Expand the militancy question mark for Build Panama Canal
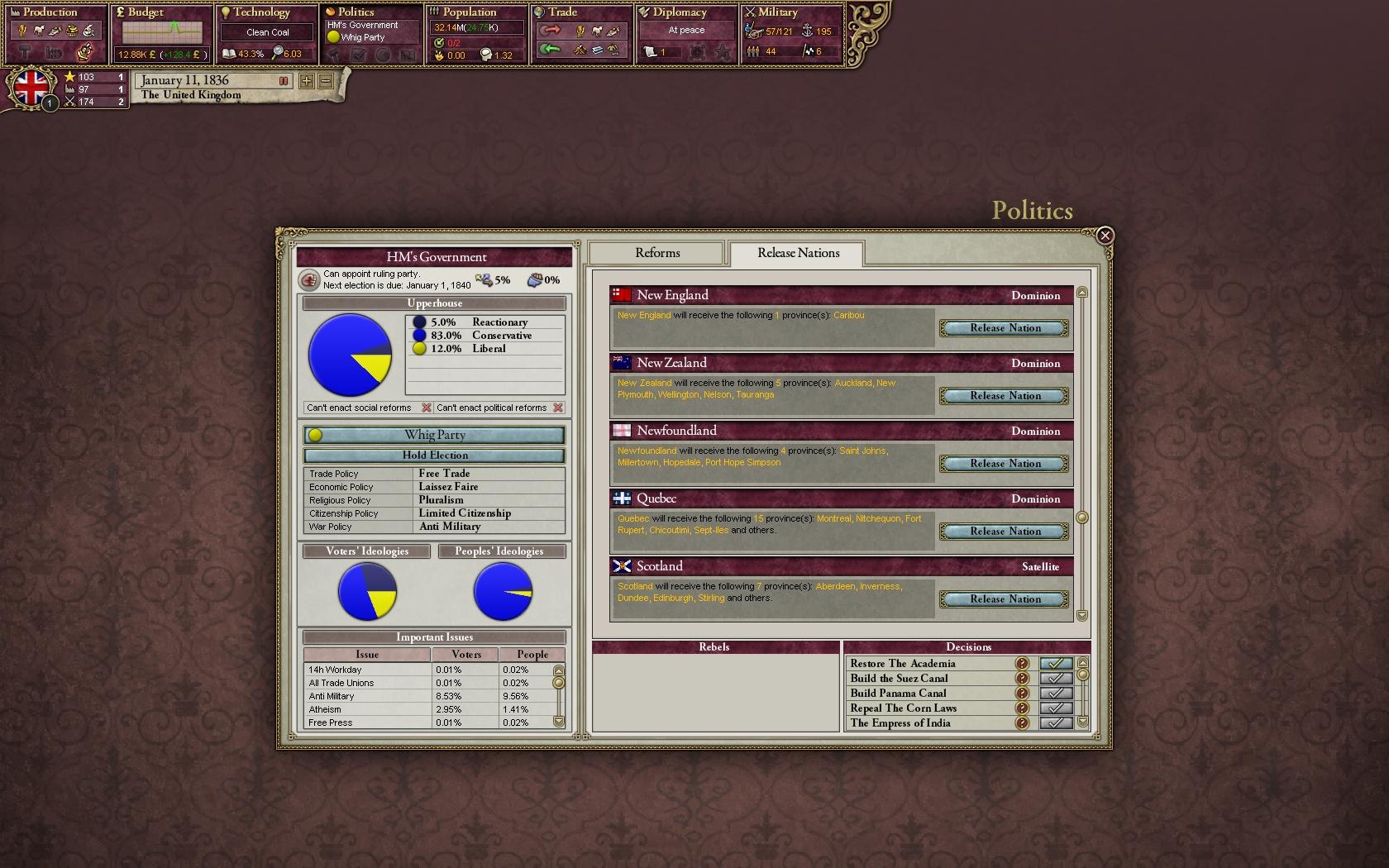 (1022, 693)
